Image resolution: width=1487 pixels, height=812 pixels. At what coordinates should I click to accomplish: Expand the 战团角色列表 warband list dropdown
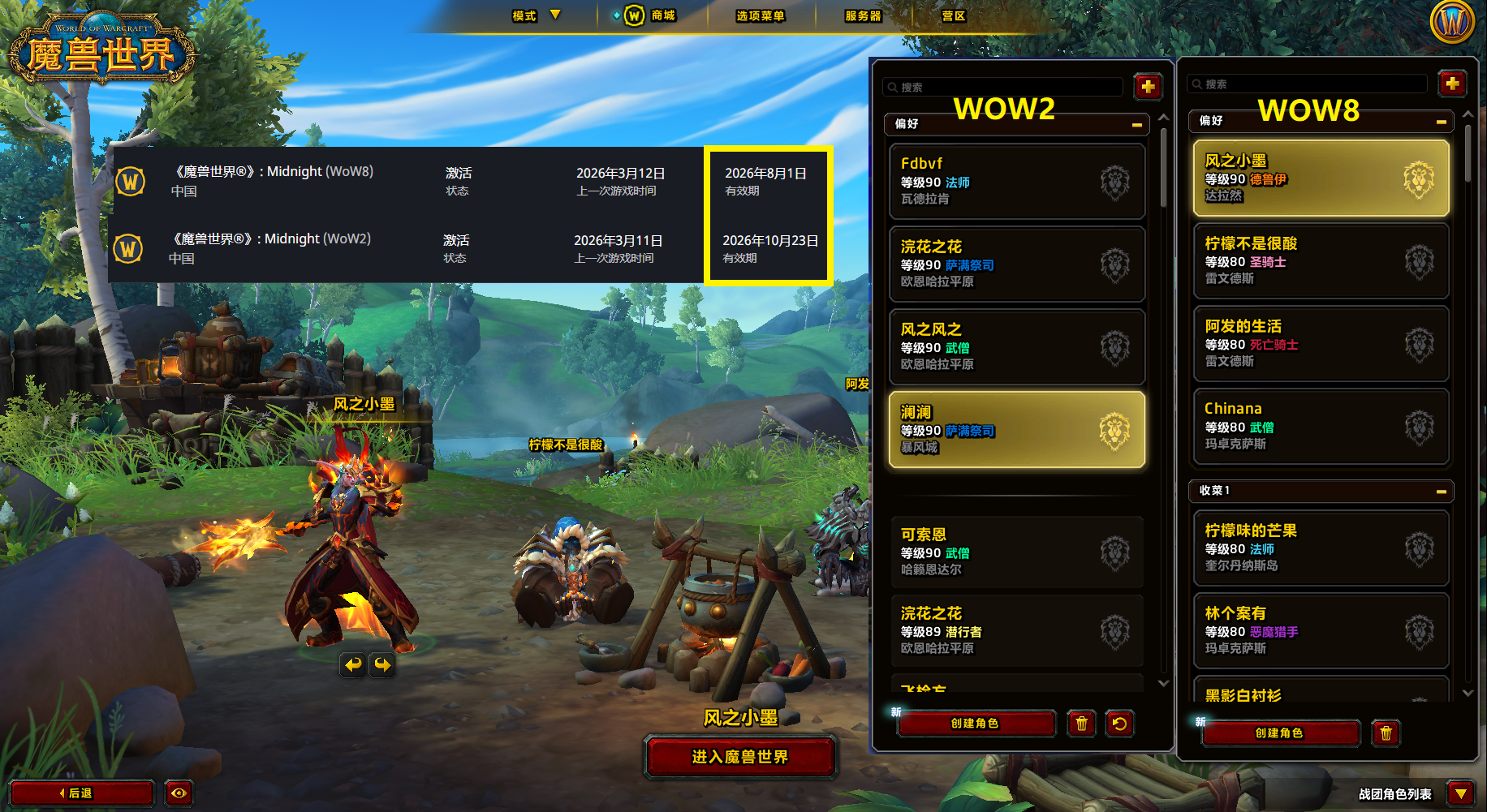point(1460,793)
